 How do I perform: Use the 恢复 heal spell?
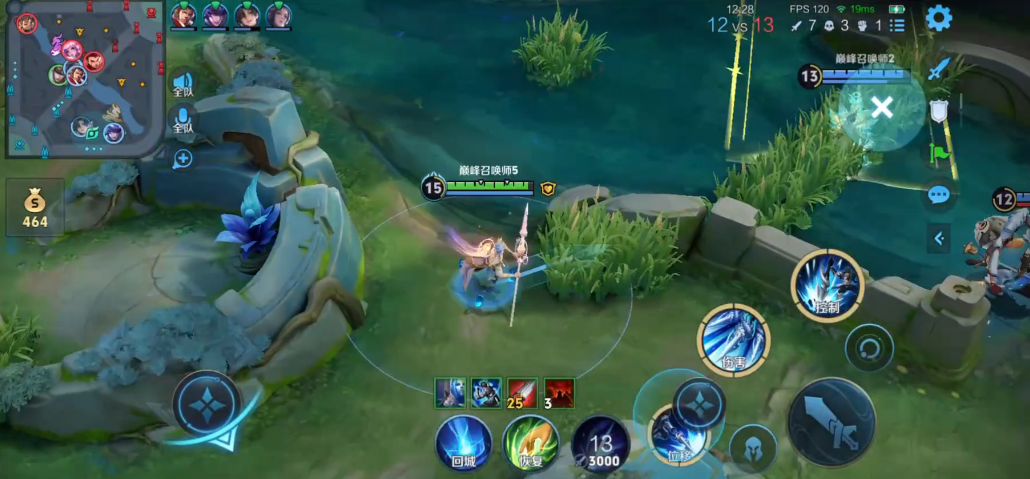pos(530,443)
